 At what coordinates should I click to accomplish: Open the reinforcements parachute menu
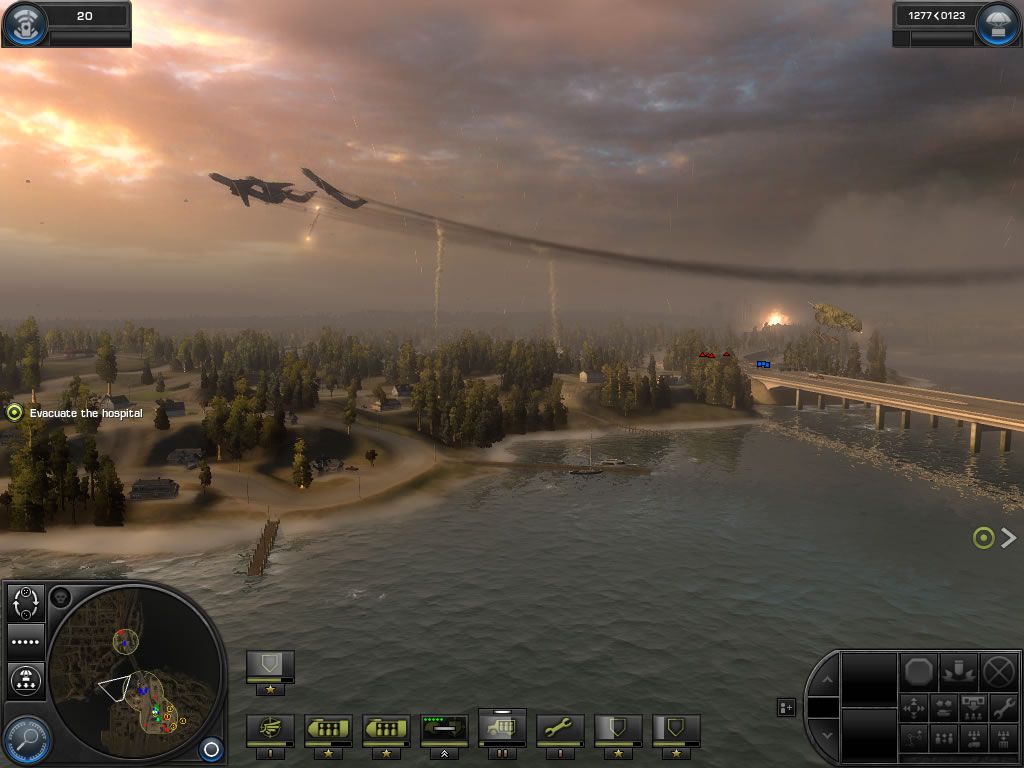coord(999,24)
